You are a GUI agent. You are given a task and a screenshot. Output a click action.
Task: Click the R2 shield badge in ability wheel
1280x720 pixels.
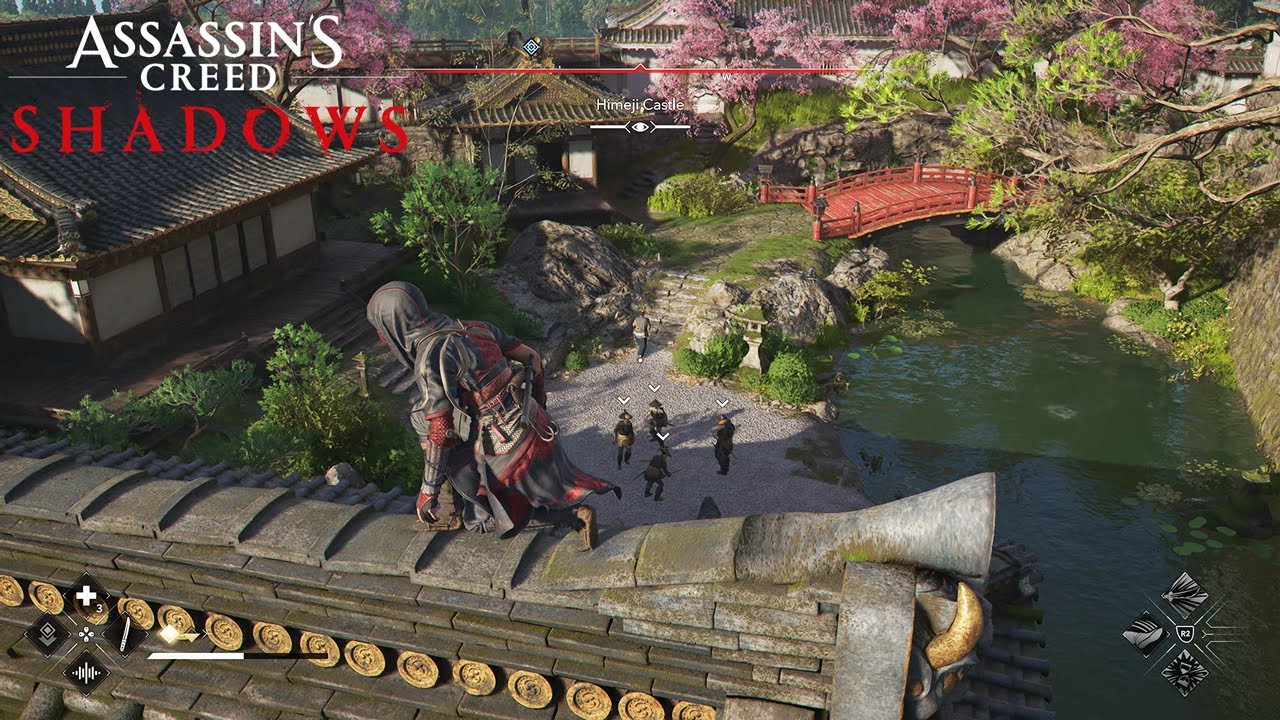[1185, 632]
